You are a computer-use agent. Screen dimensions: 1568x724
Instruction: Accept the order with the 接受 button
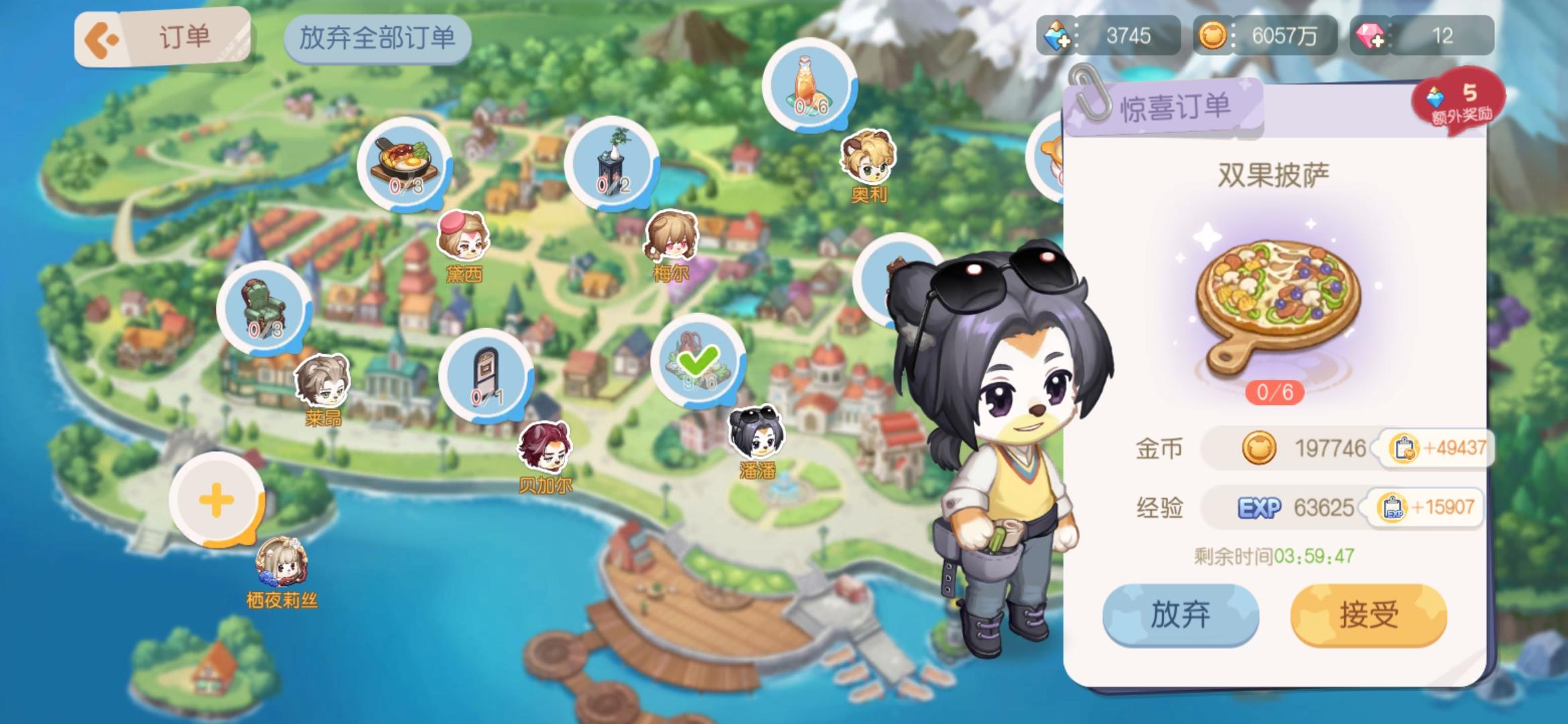(x=1368, y=615)
